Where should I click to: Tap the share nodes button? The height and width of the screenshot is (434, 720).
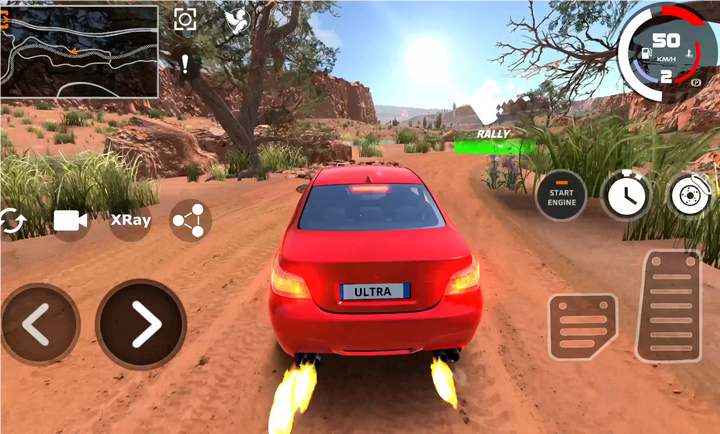pyautogui.click(x=190, y=221)
